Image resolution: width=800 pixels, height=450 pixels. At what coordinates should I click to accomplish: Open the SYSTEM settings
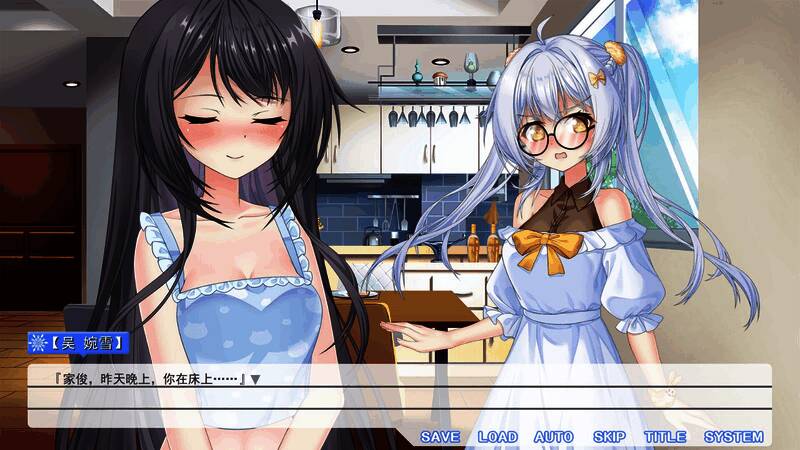click(x=733, y=437)
